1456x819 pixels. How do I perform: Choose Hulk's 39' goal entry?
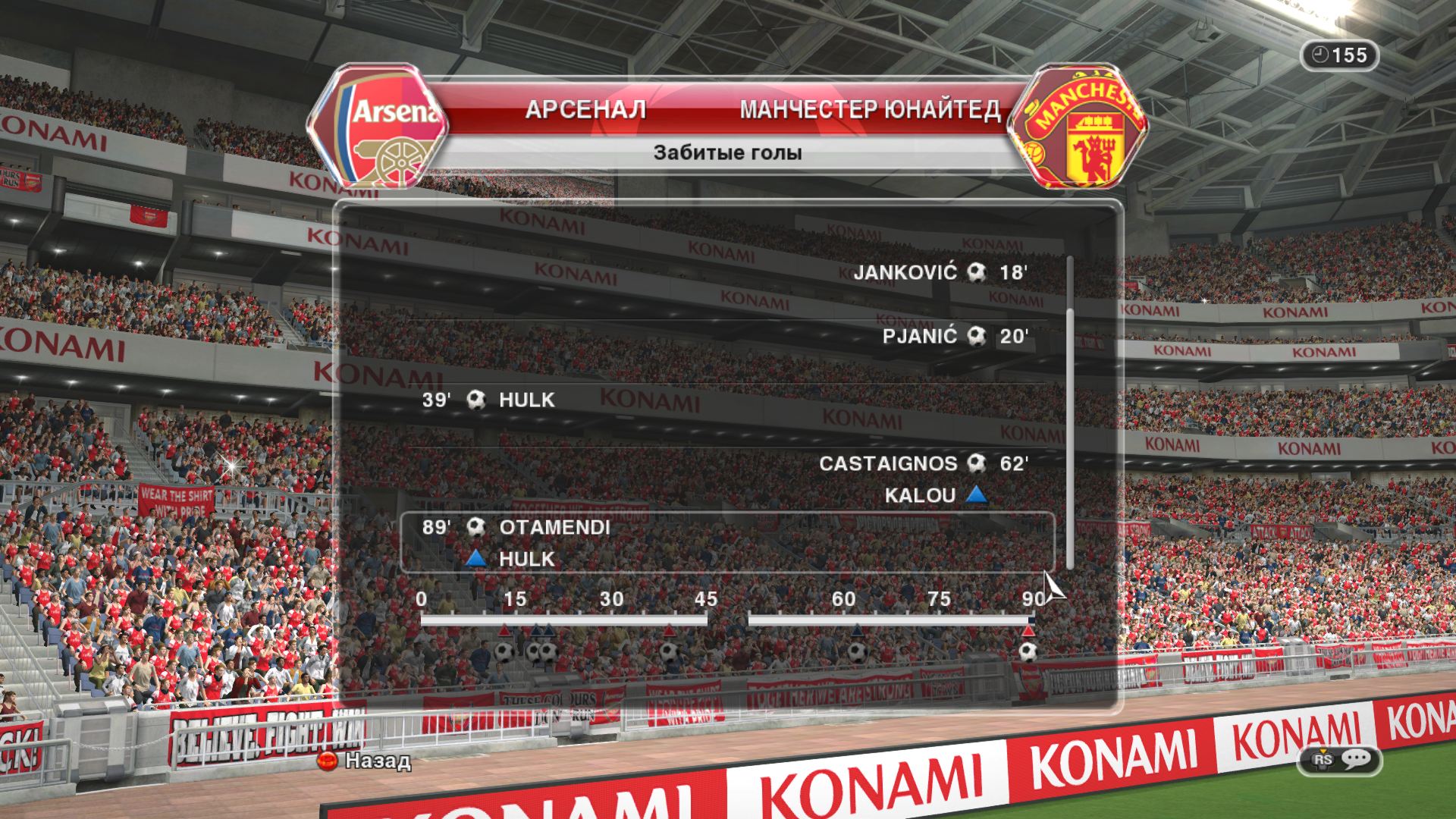pos(489,400)
